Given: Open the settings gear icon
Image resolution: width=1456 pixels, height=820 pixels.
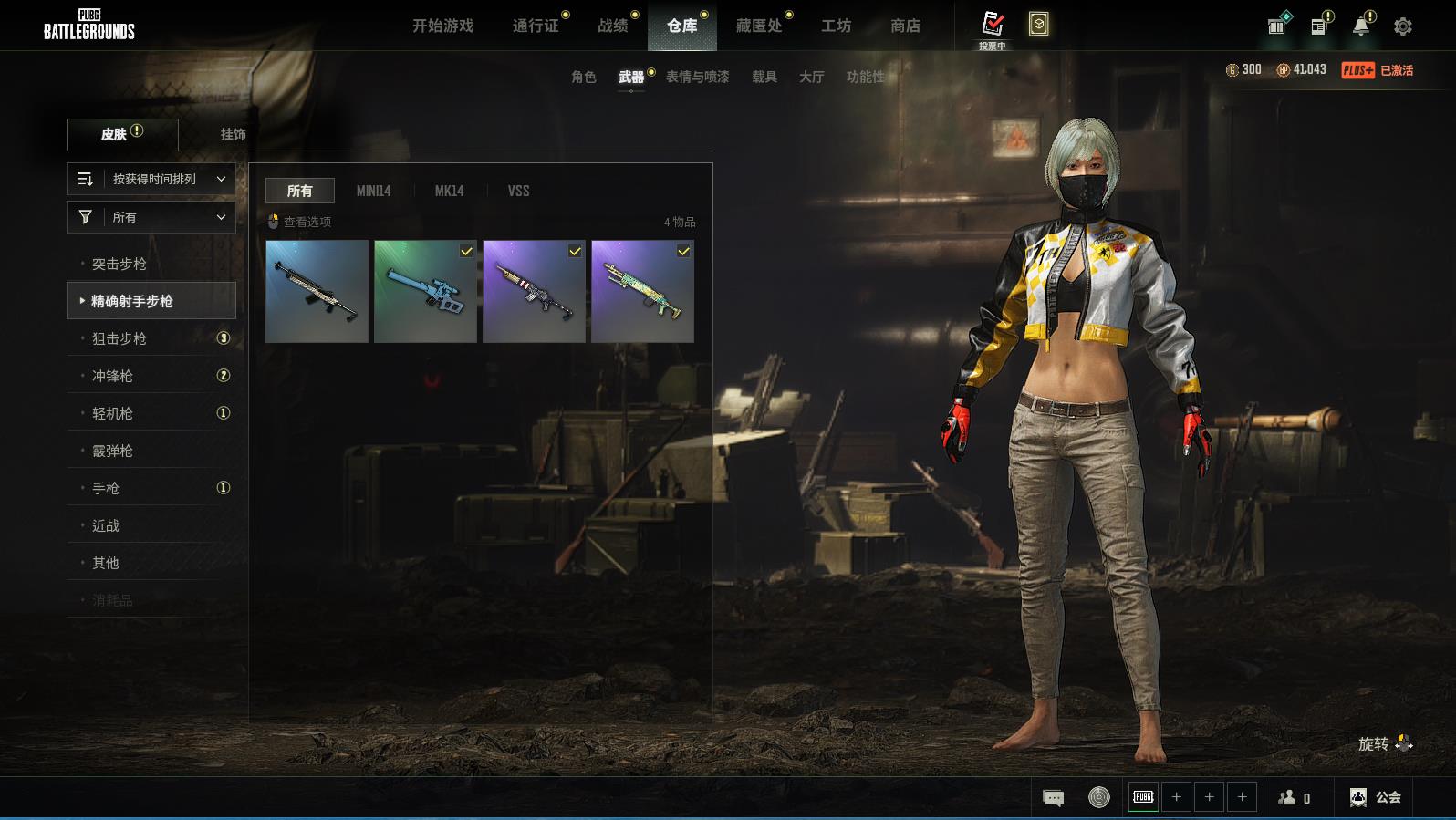Looking at the screenshot, I should click(1402, 26).
